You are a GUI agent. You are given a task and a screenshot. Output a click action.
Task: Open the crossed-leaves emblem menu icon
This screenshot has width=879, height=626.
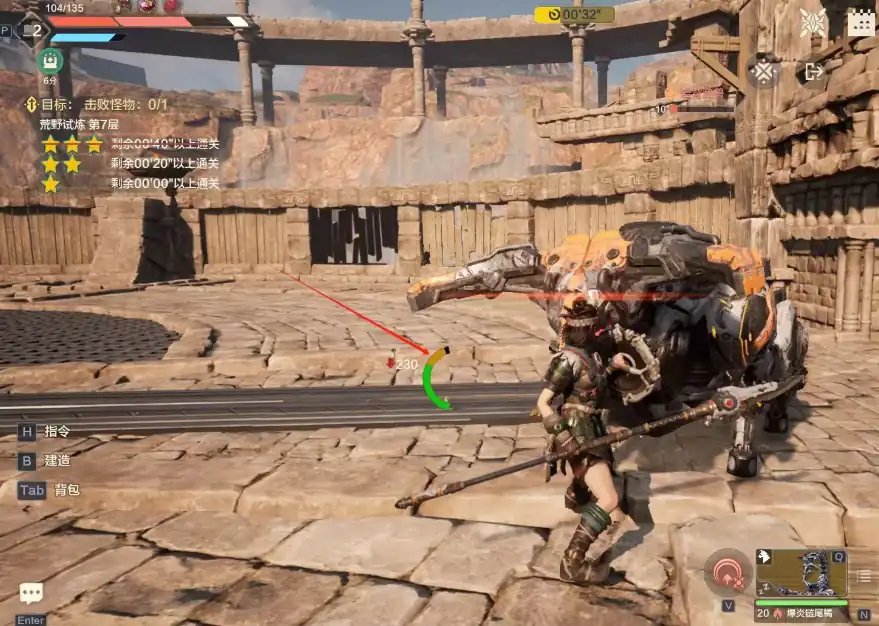coord(813,23)
